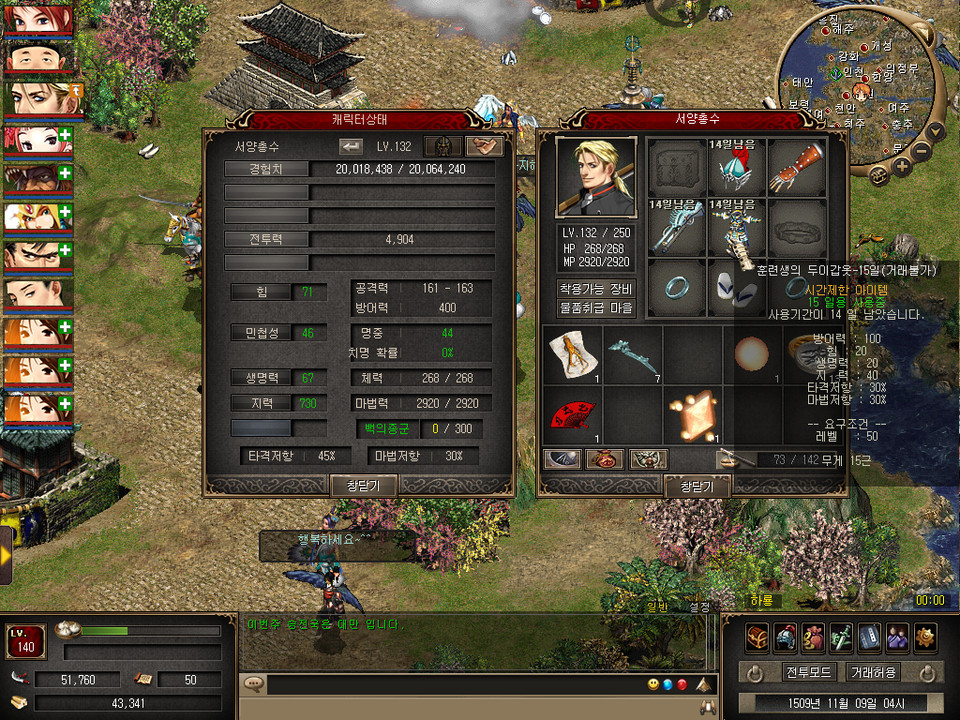Click the helmet icon in status window

pos(442,146)
